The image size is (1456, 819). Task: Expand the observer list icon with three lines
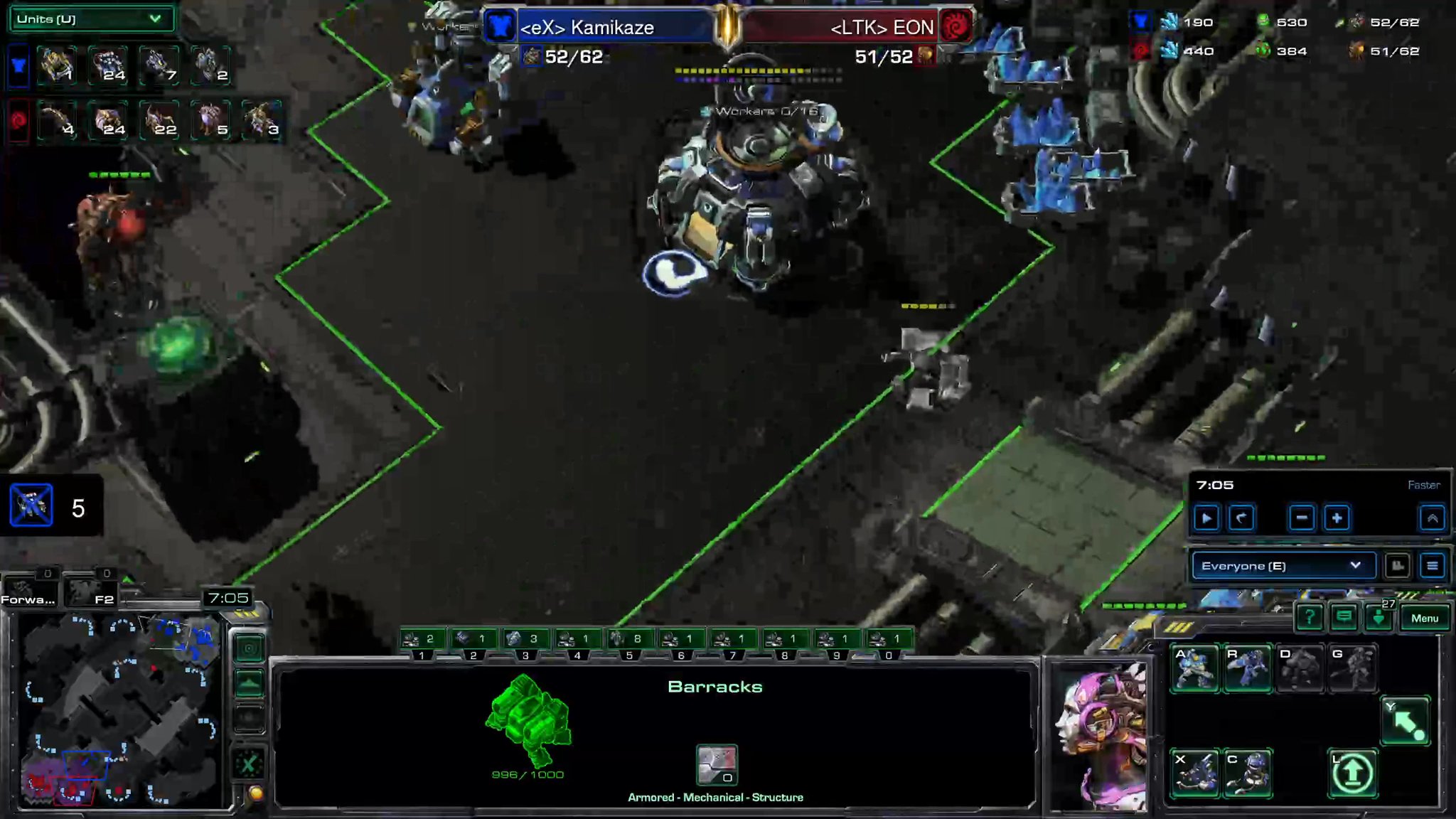(x=1430, y=566)
